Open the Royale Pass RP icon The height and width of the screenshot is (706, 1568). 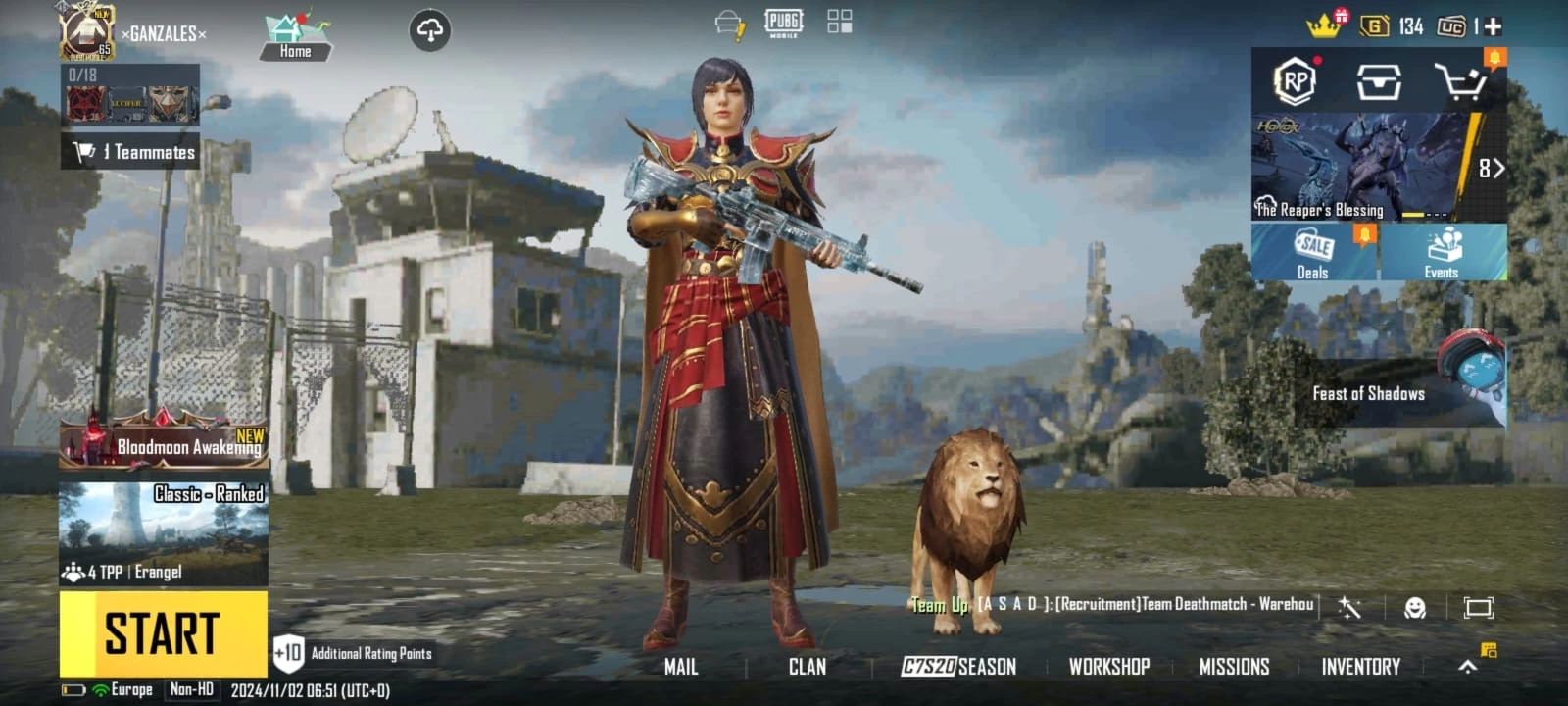coord(1296,81)
